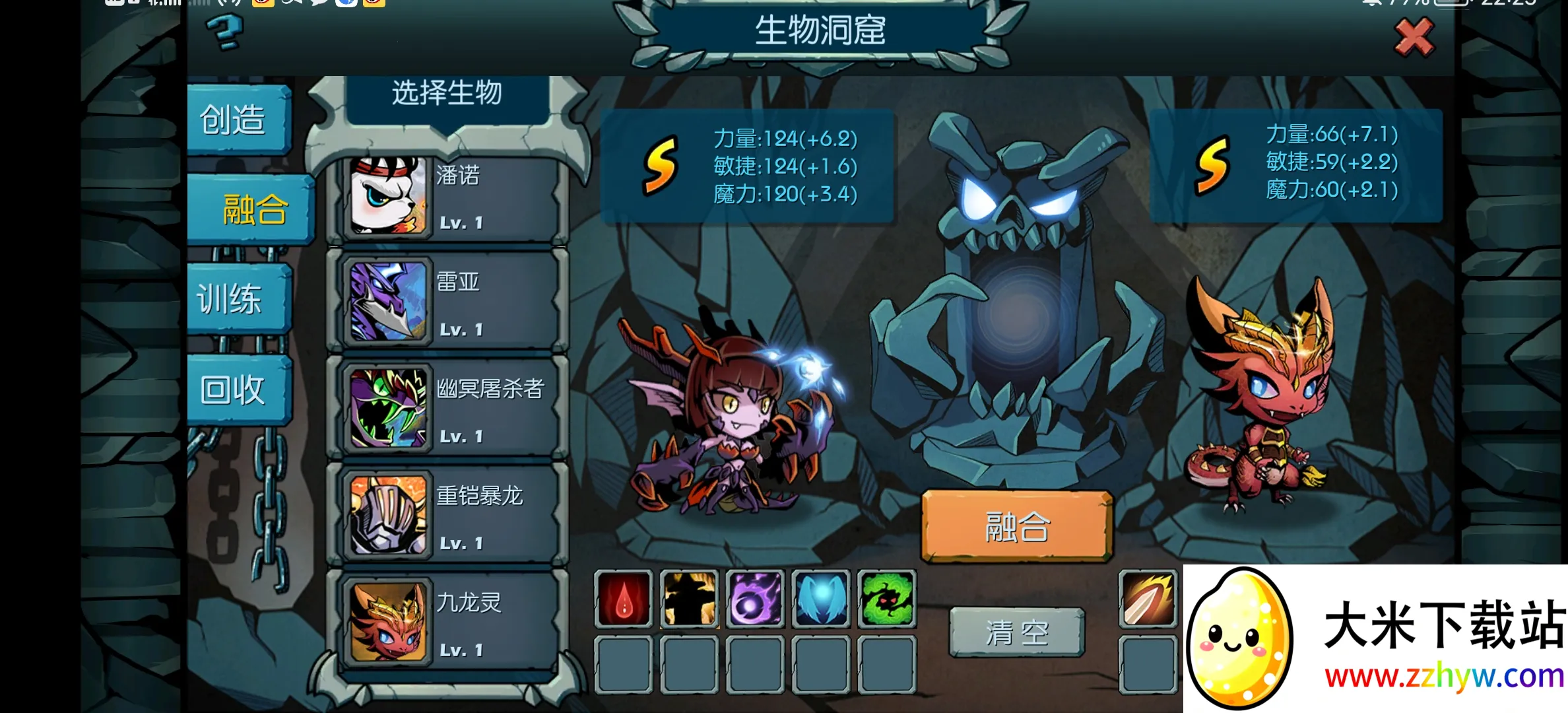1568x713 pixels.
Task: Switch to the 创造 tab
Action: tap(236, 120)
